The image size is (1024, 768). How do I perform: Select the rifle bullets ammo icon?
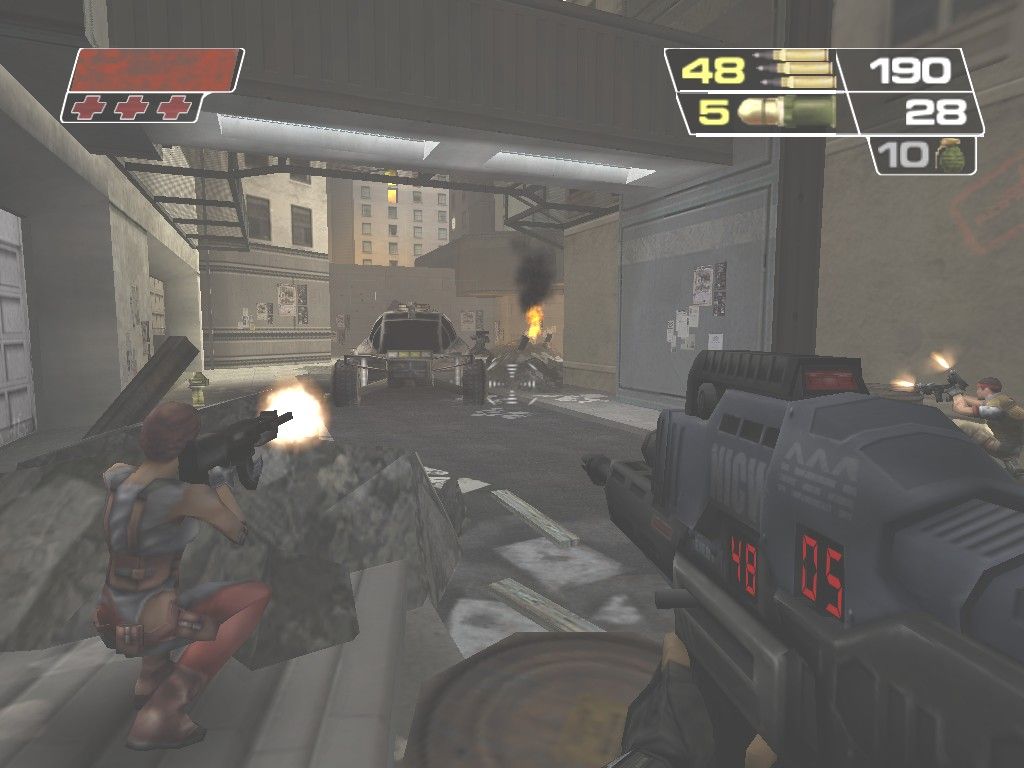[x=797, y=69]
